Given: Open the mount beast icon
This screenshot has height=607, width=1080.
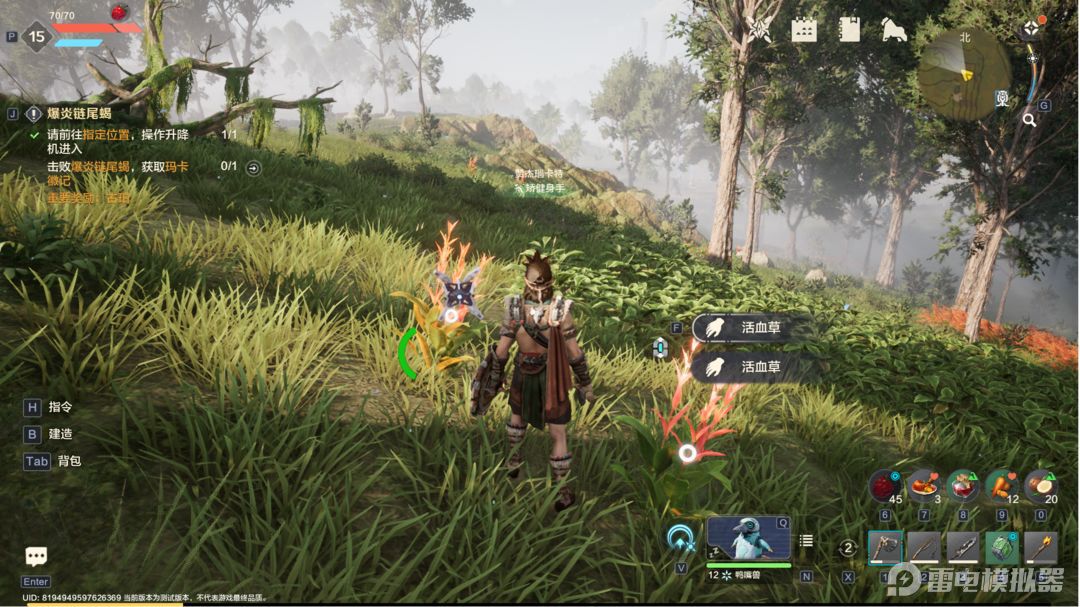Looking at the screenshot, I should coord(893,29).
